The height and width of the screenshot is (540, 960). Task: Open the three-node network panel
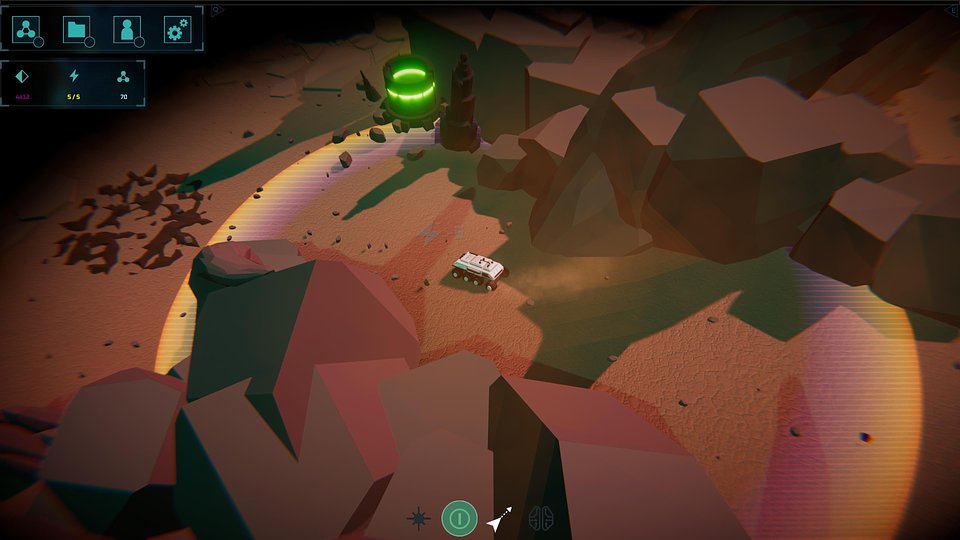coord(26,30)
